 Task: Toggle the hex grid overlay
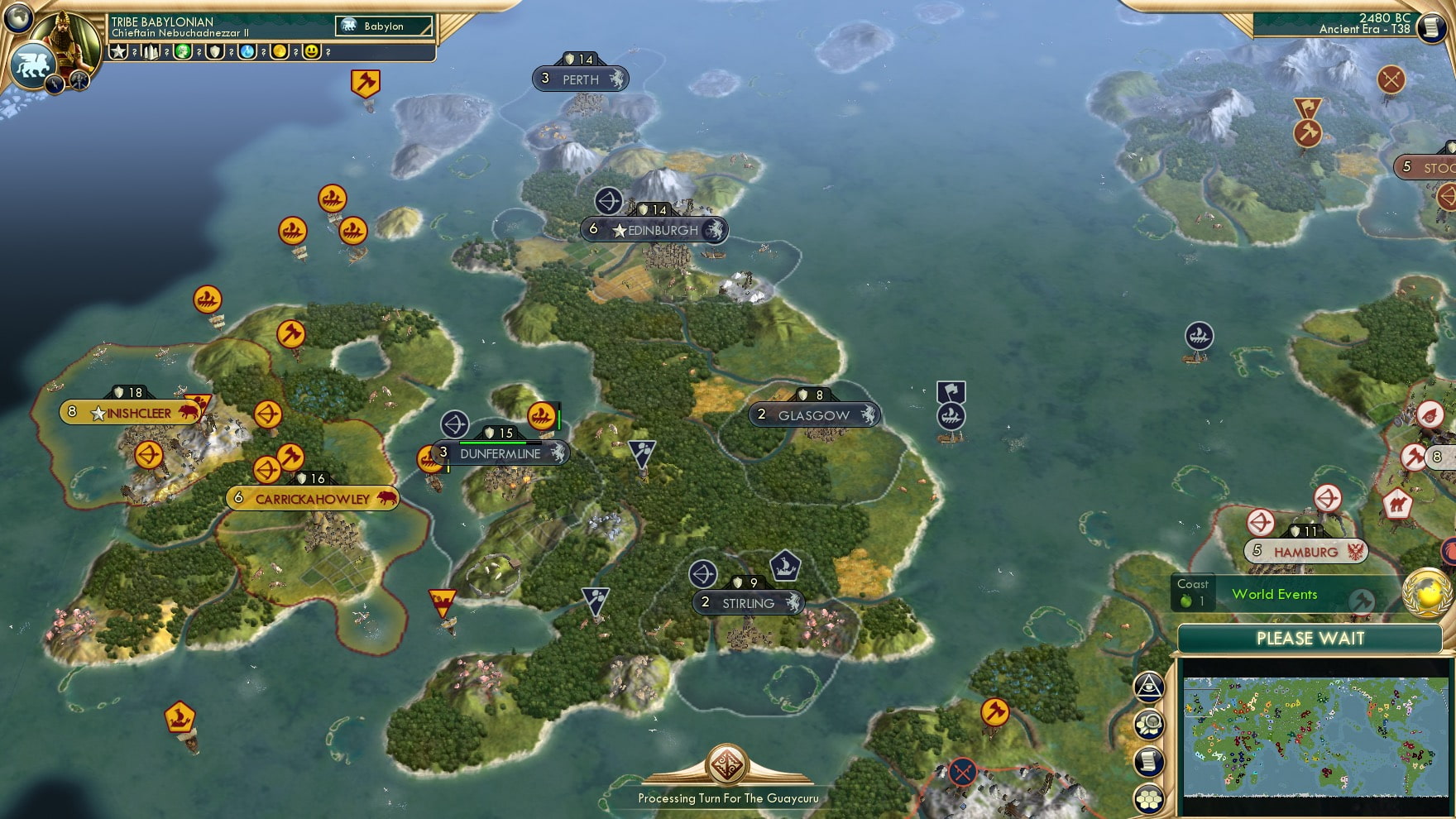click(x=1150, y=797)
